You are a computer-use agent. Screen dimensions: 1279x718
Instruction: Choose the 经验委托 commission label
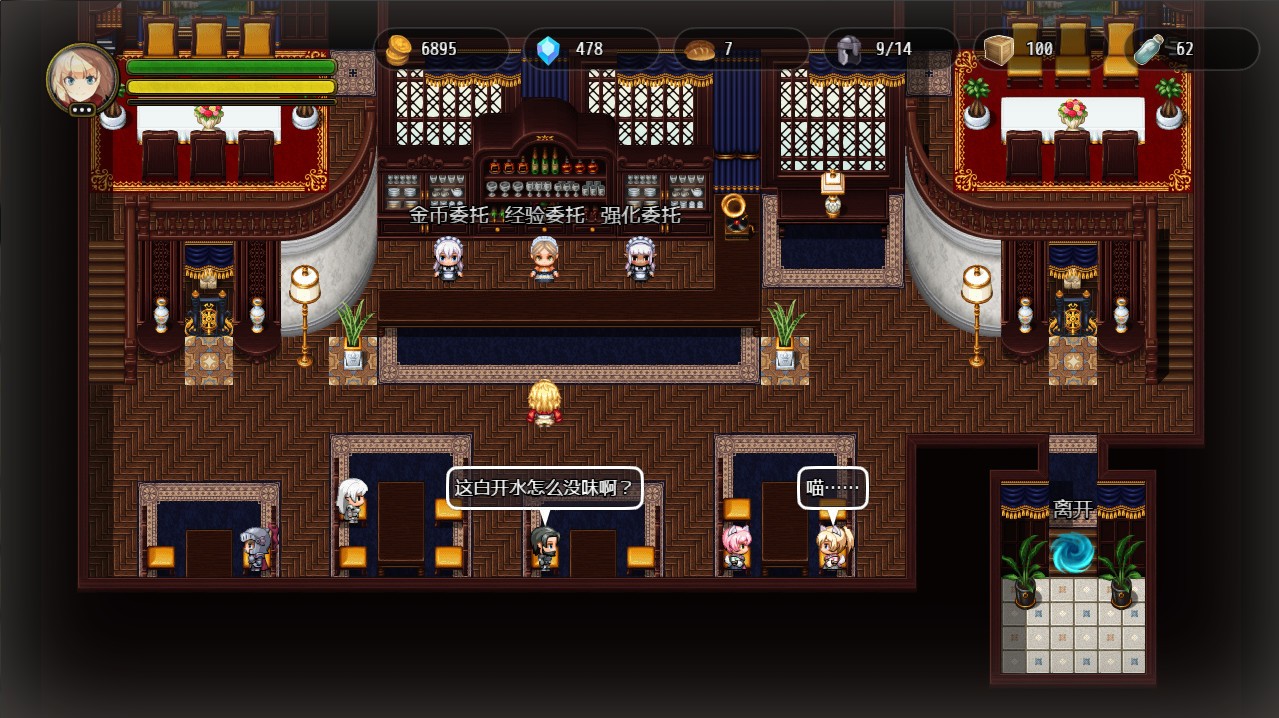point(545,215)
